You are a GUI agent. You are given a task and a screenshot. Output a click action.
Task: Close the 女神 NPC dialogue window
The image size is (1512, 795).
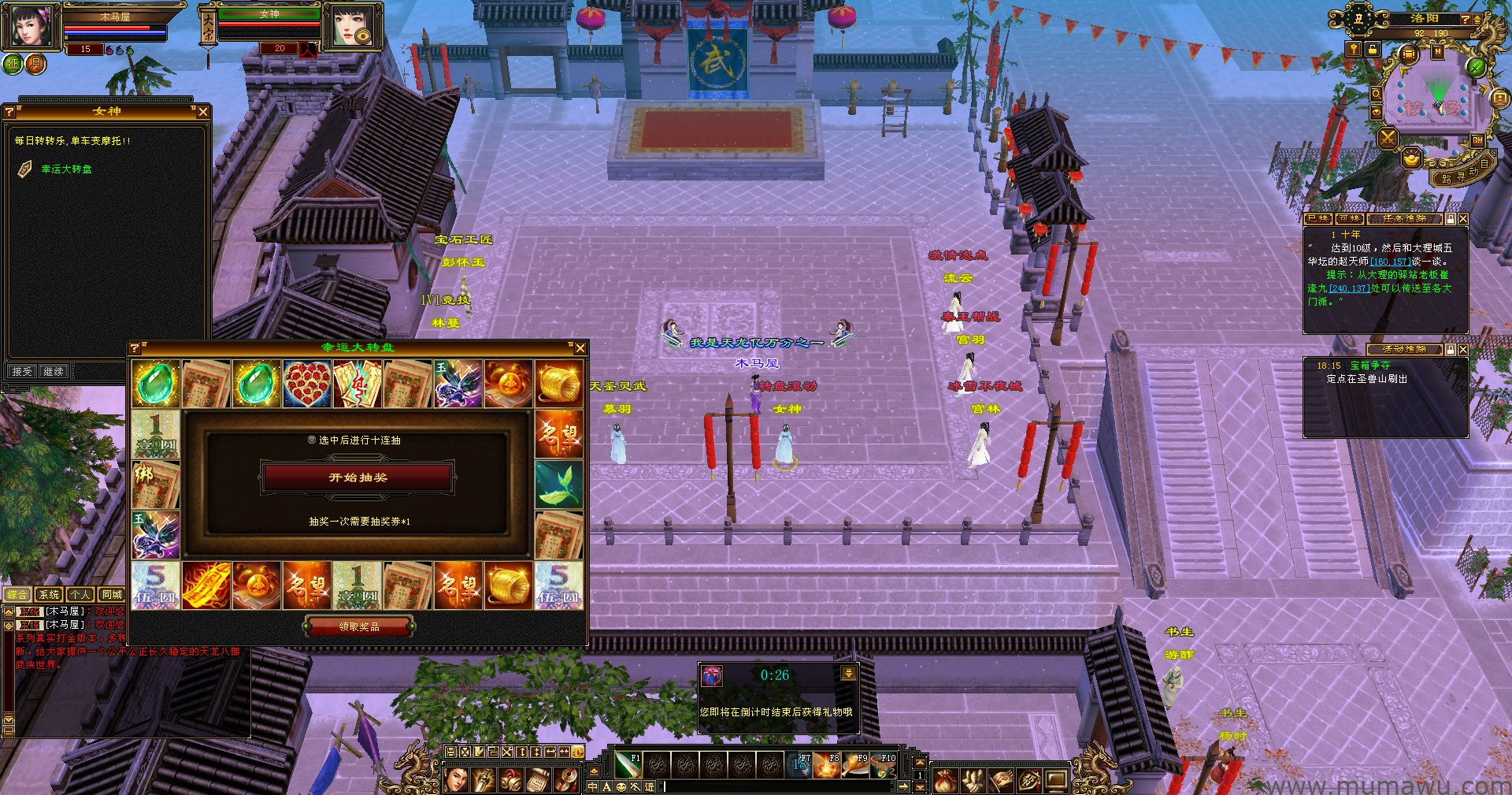(203, 112)
